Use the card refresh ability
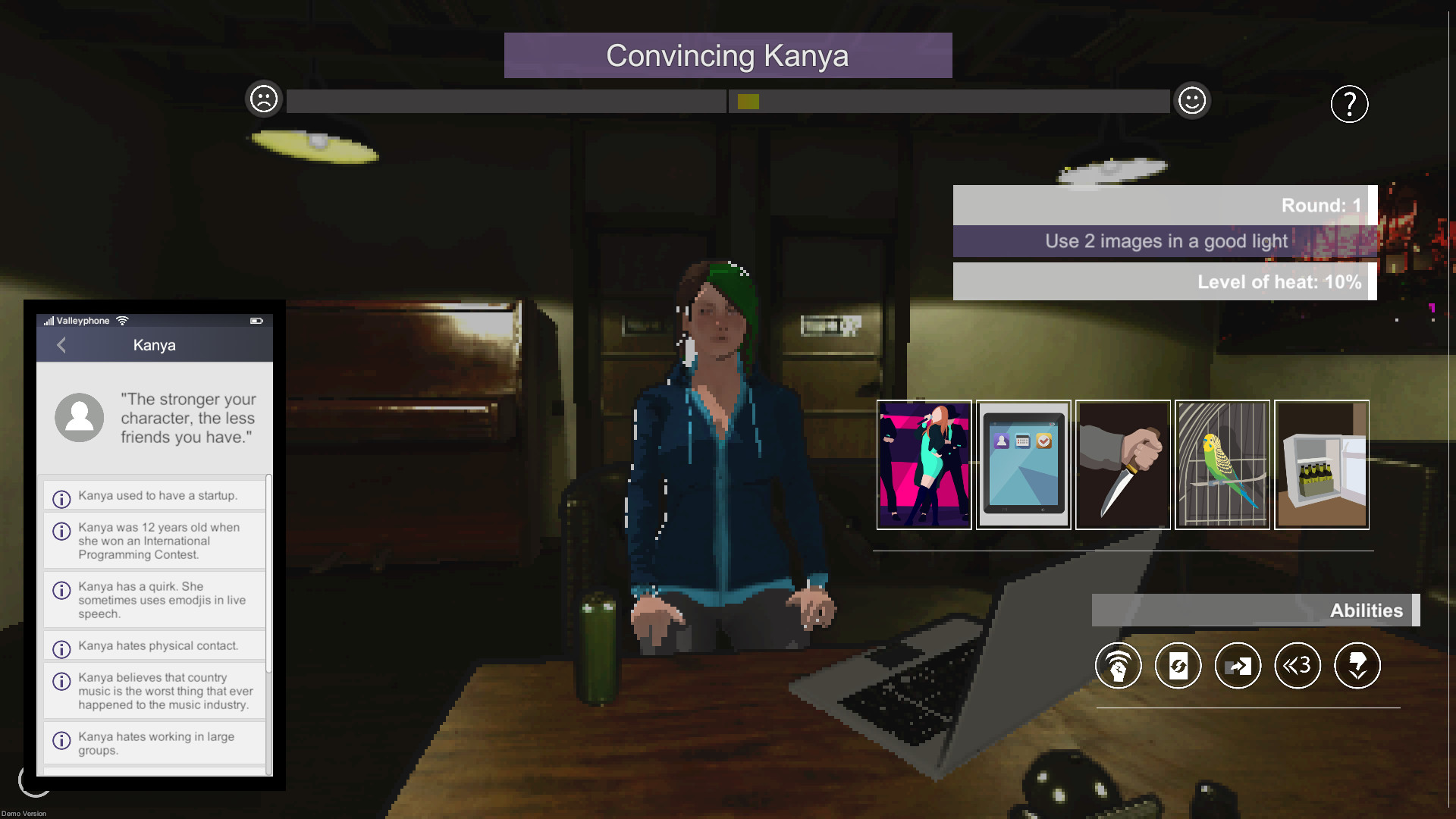The image size is (1456, 819). click(x=1178, y=665)
